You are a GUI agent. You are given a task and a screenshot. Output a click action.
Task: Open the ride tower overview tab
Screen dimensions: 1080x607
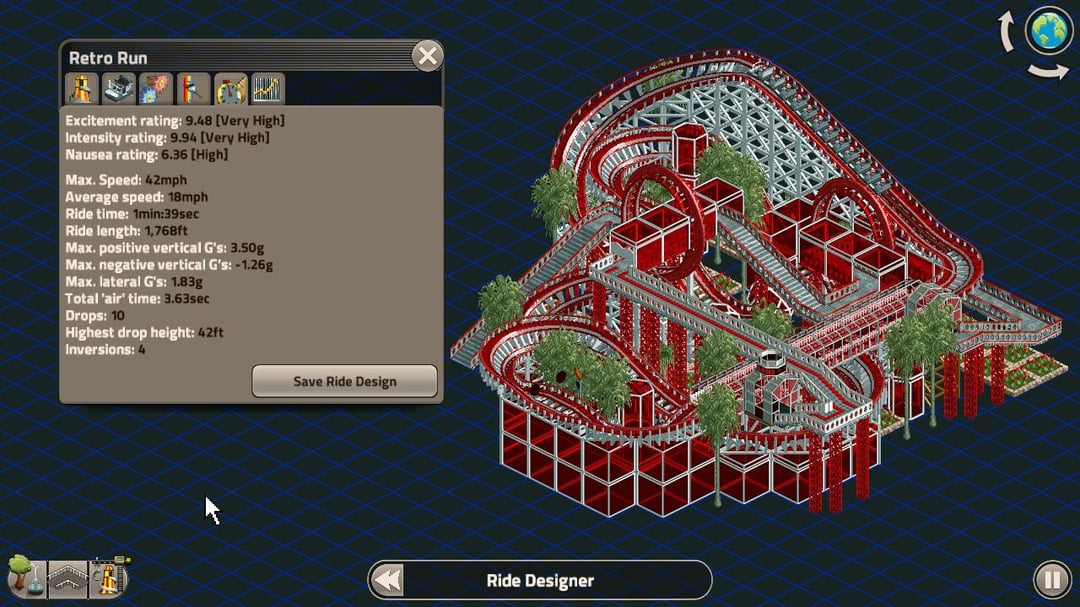coord(81,89)
